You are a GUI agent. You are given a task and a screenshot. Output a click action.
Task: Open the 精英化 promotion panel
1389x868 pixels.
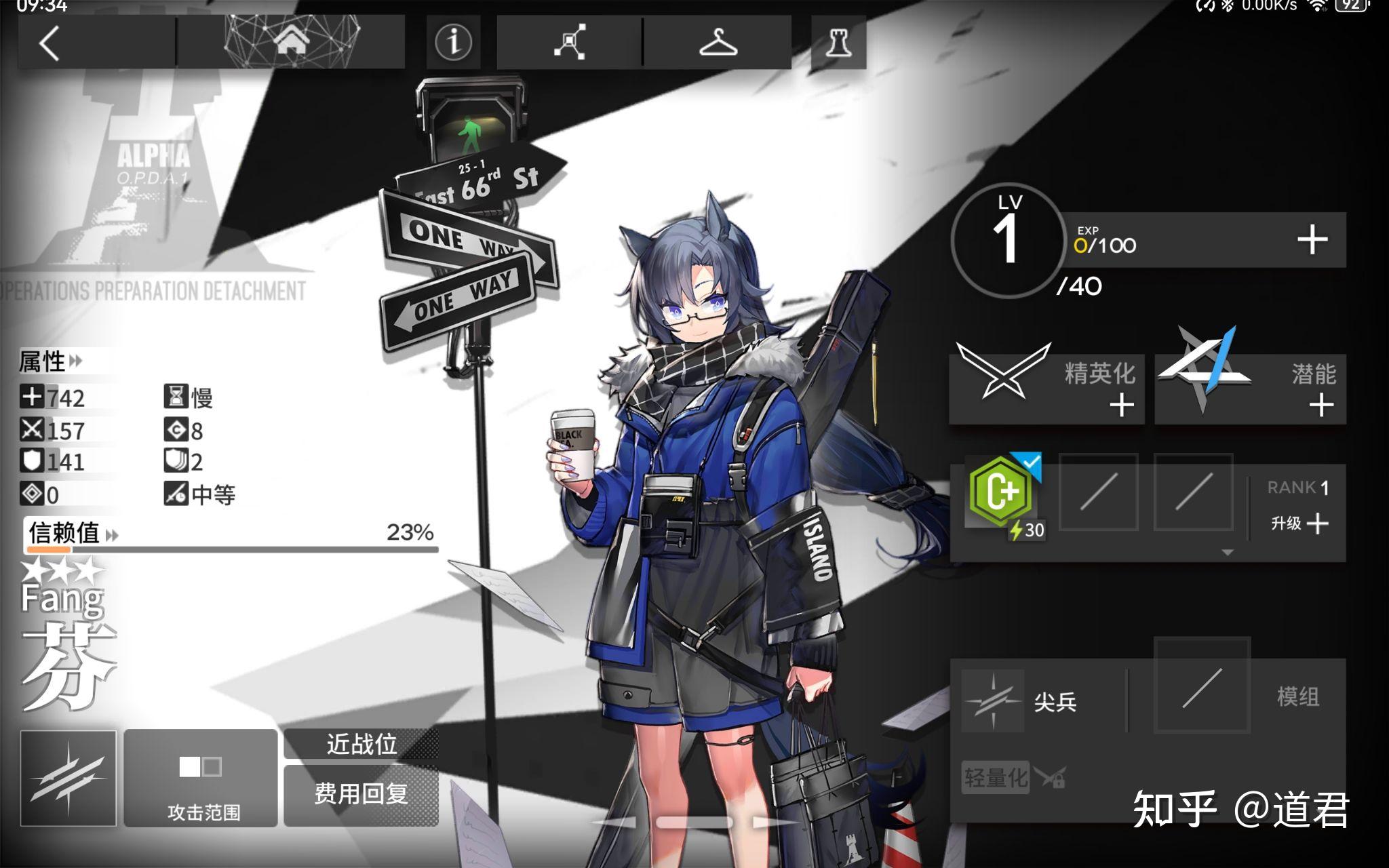(1047, 389)
